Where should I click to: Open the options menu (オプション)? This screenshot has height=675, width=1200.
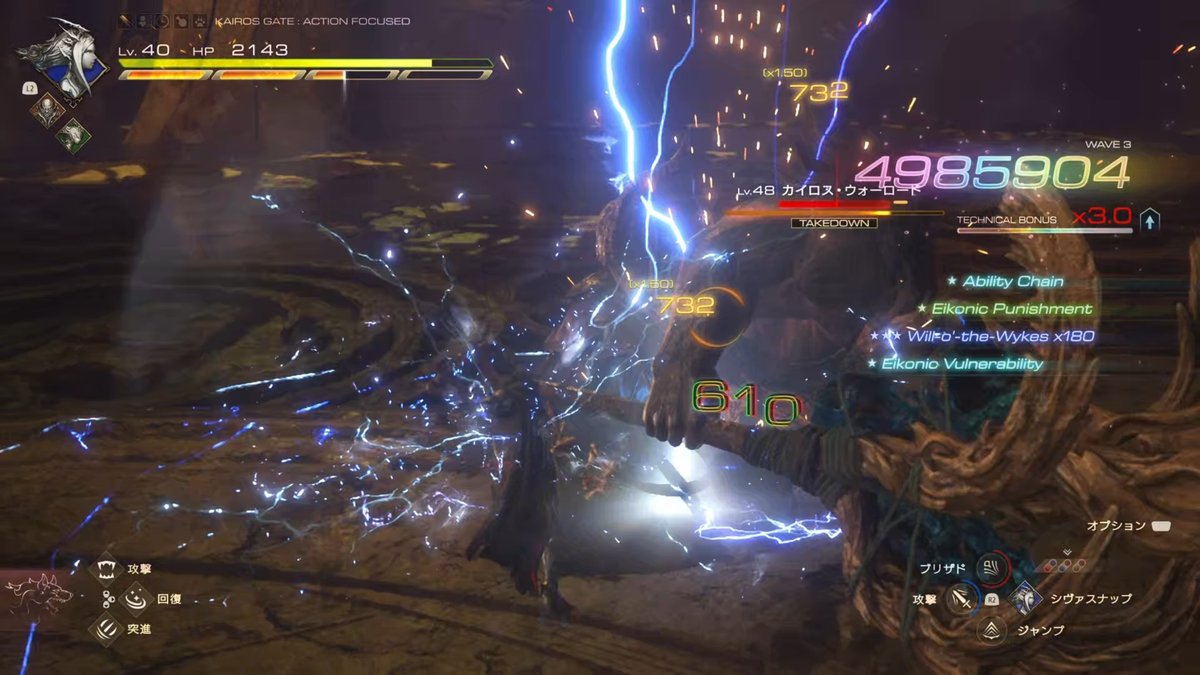1161,525
